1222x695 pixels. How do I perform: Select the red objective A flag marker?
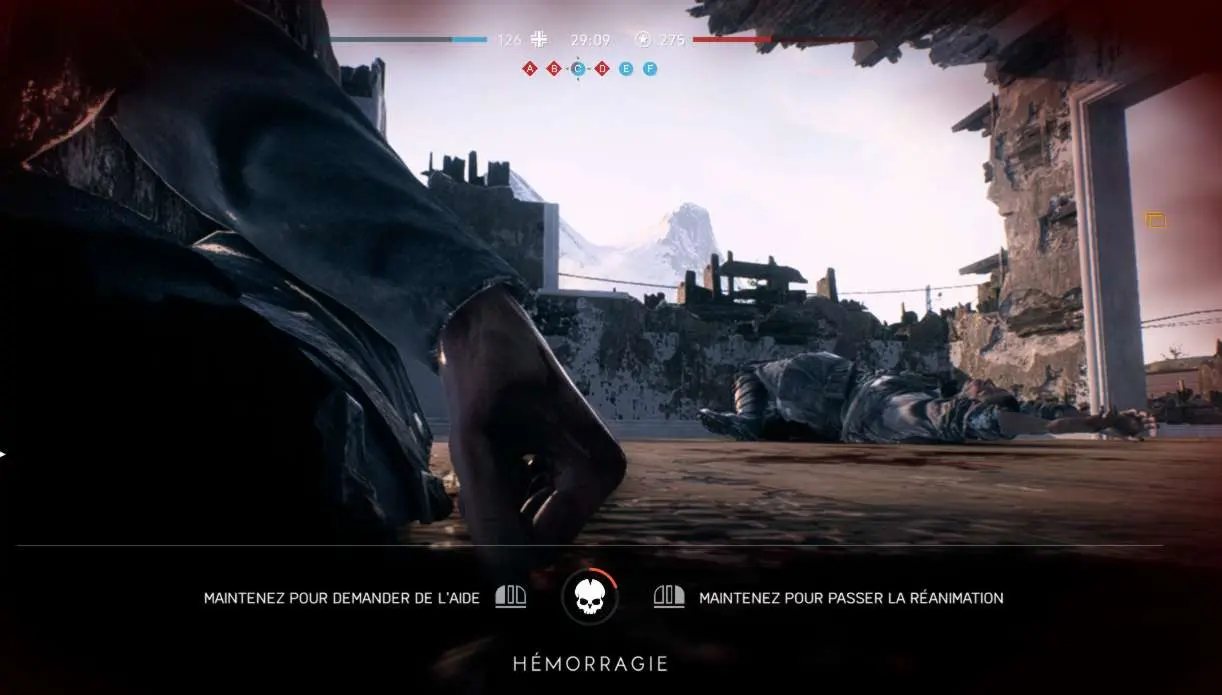530,69
